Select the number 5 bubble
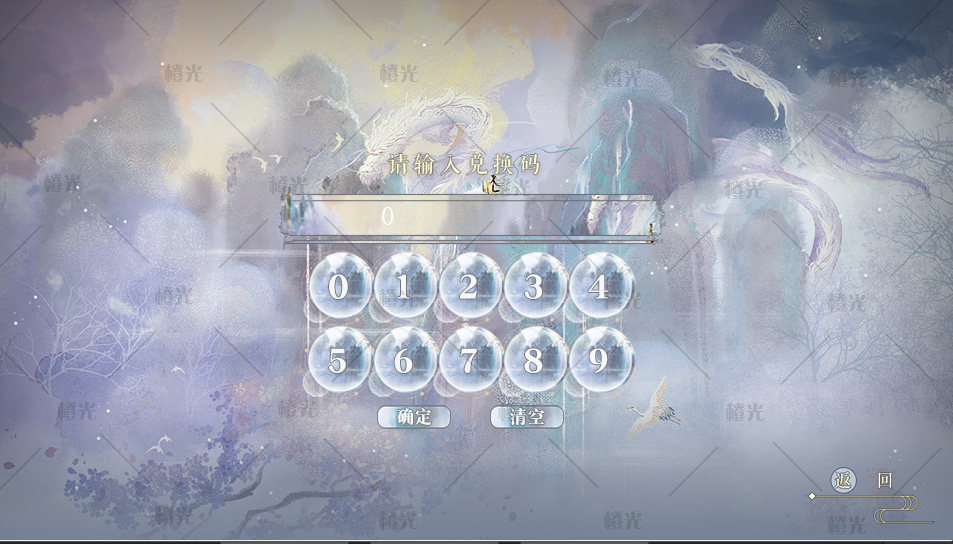Image resolution: width=953 pixels, height=544 pixels. coord(339,359)
